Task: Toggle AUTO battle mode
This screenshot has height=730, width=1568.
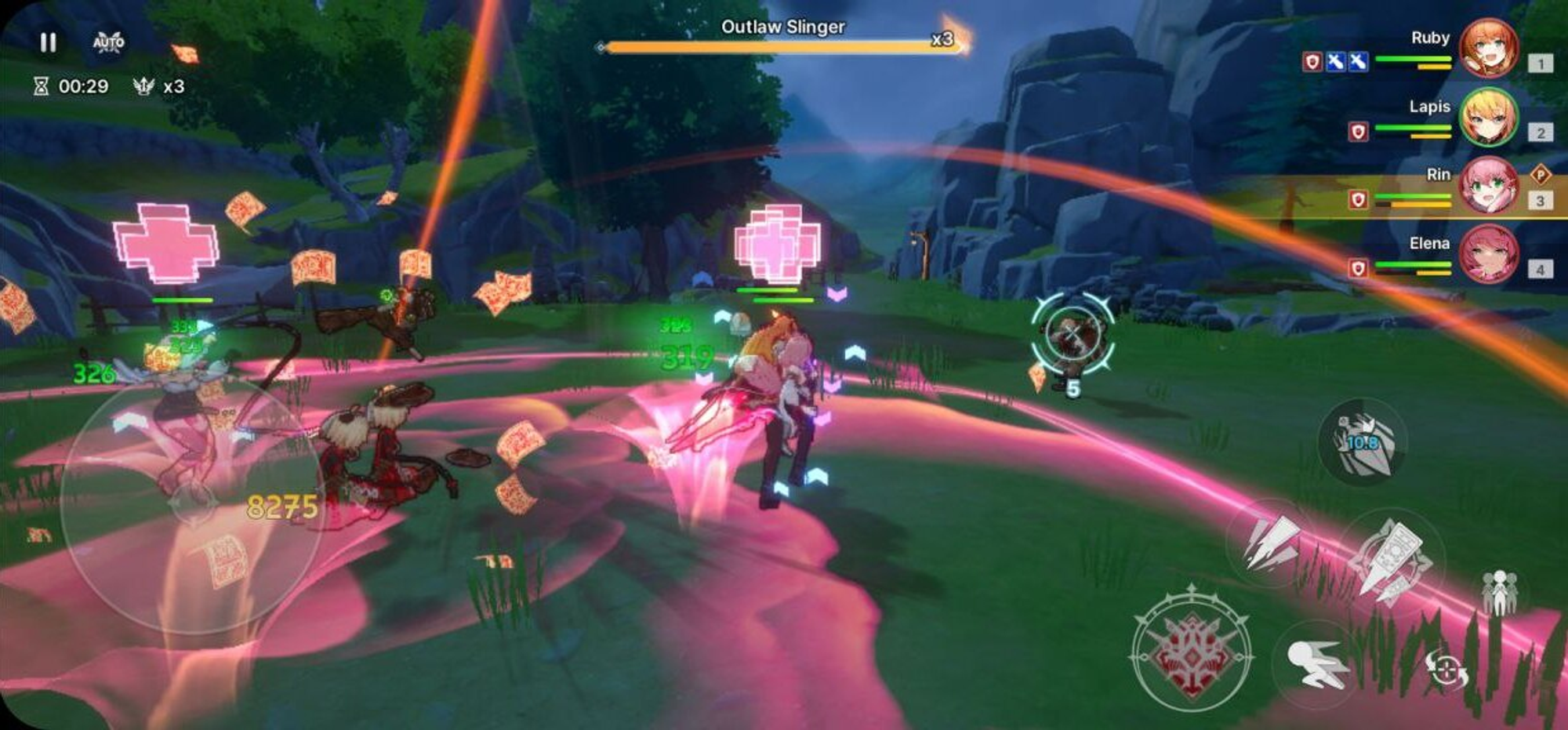Action: point(108,42)
